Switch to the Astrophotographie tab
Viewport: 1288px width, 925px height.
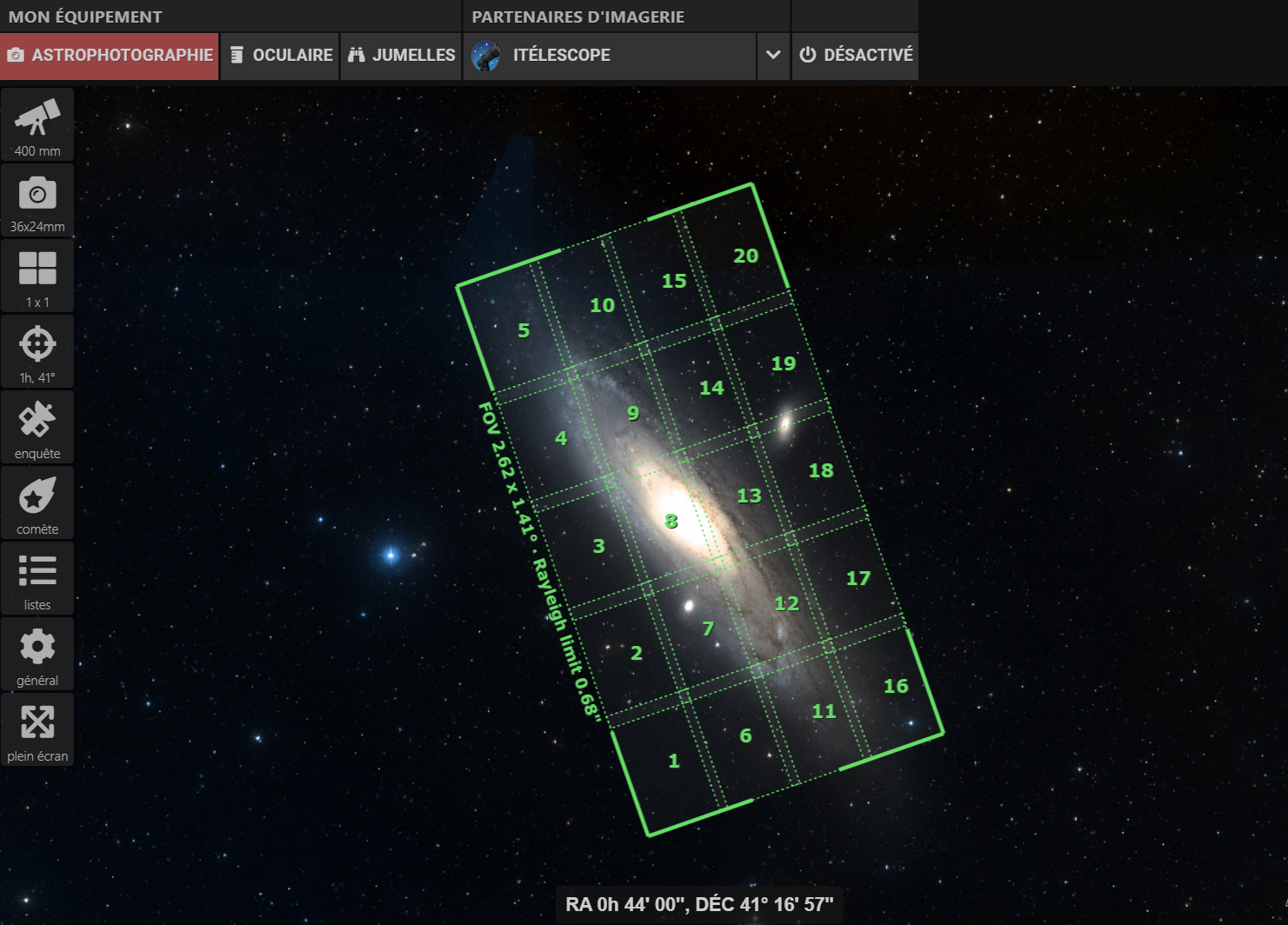[x=110, y=56]
